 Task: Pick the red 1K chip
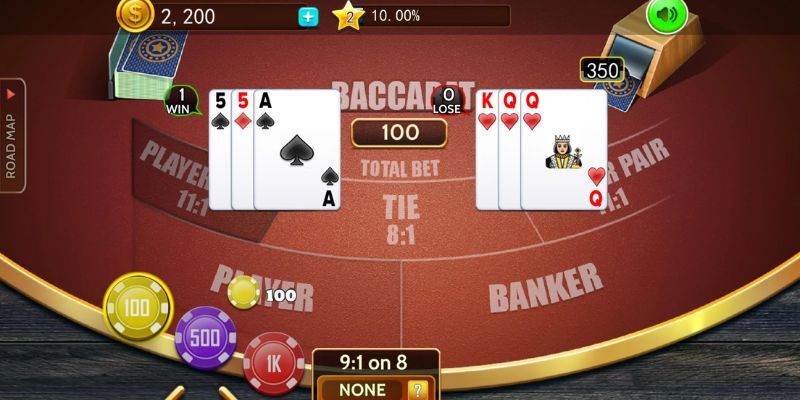[272, 361]
